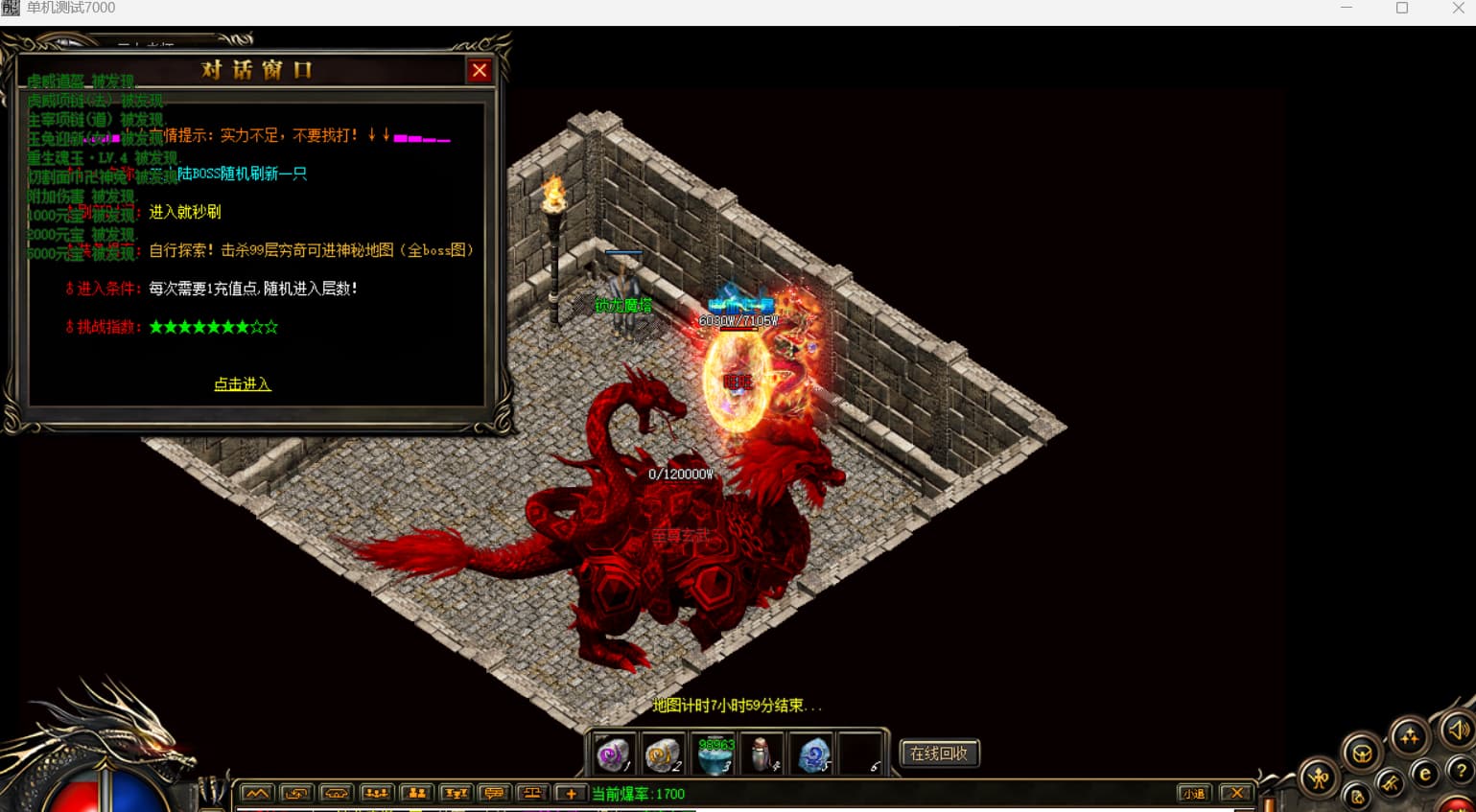Use the orange swirl stone in slot 2
Image resolution: width=1476 pixels, height=812 pixels.
pos(662,754)
